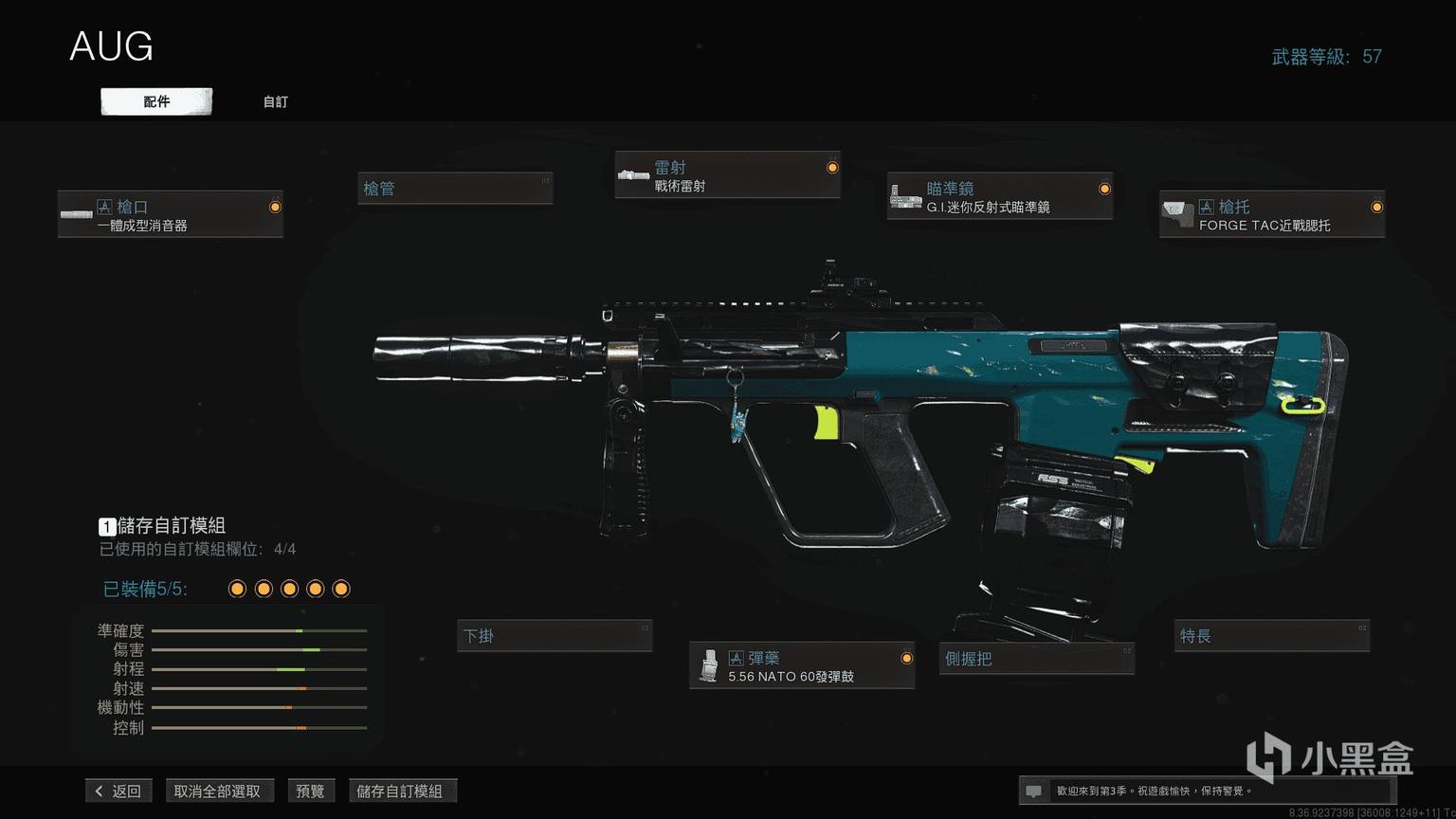Click the 返回 back button
Viewport: 1456px width, 819px height.
point(118,791)
